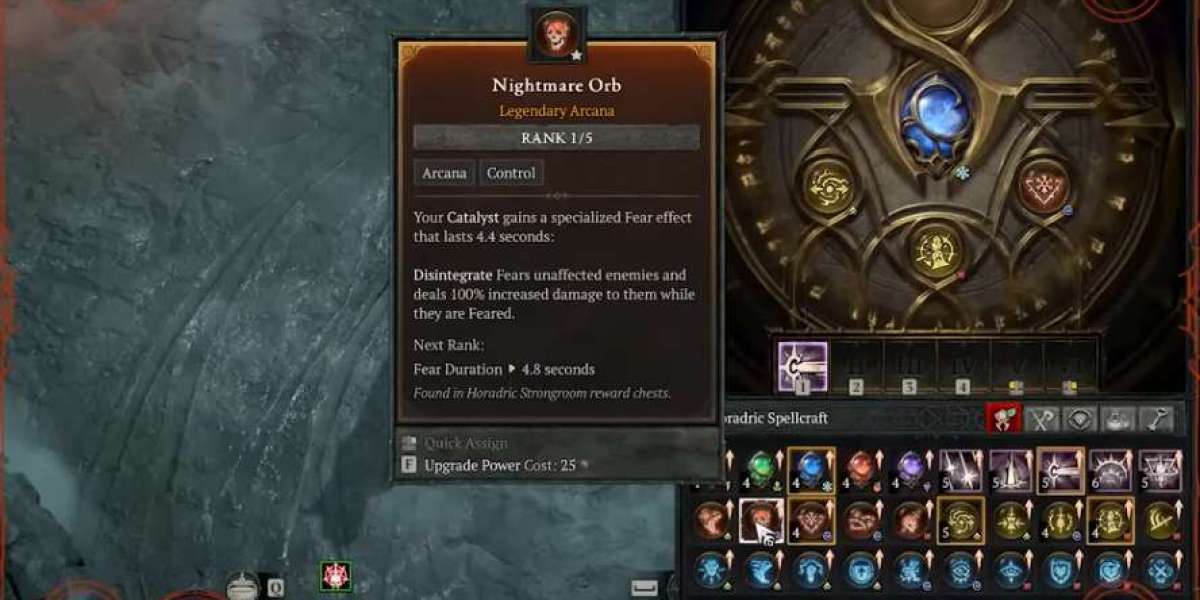
Task: Choose the highlighted Nightmare Orb arcana icon
Action: (760, 520)
